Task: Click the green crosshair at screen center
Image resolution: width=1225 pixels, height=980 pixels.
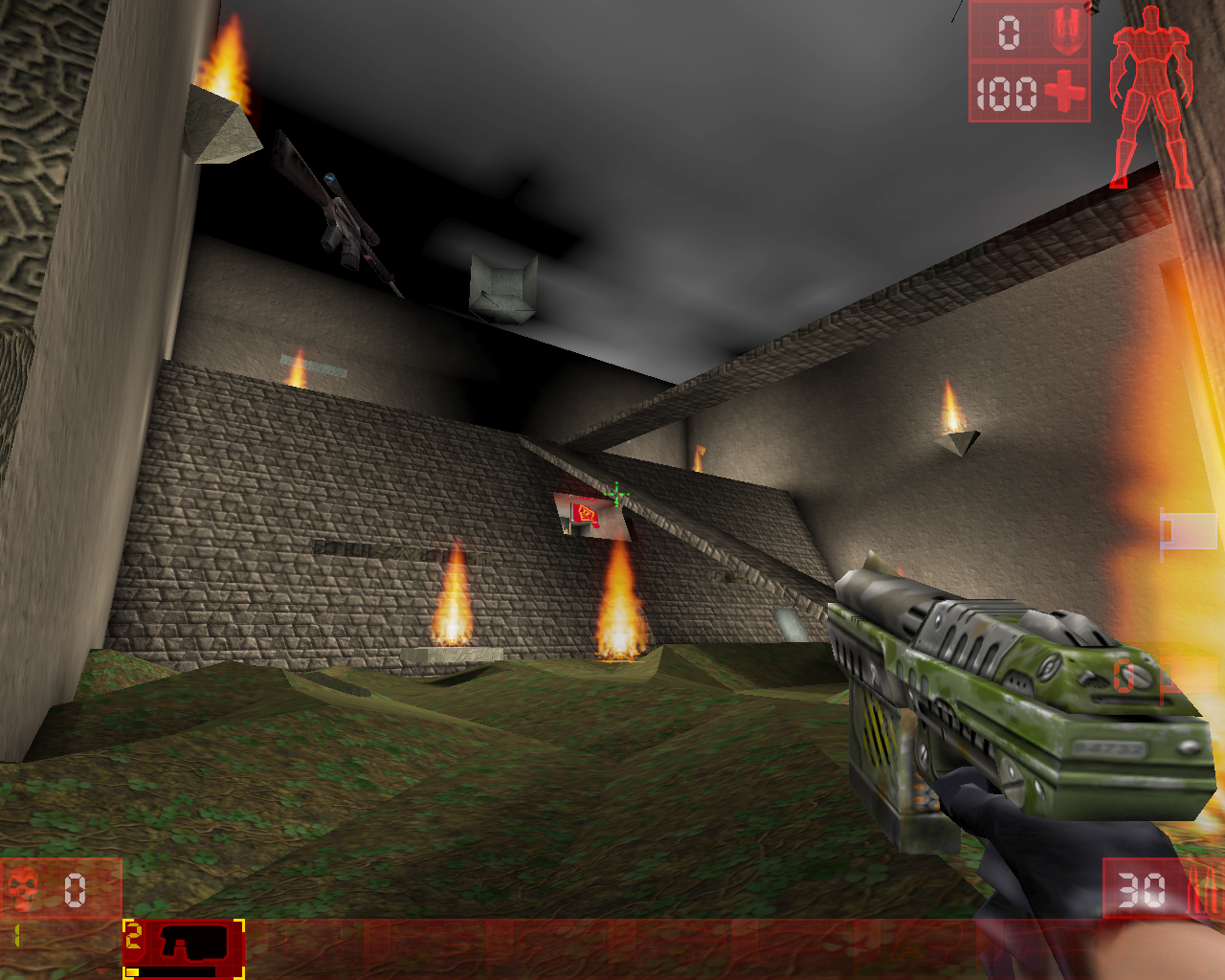Action: tap(617, 493)
